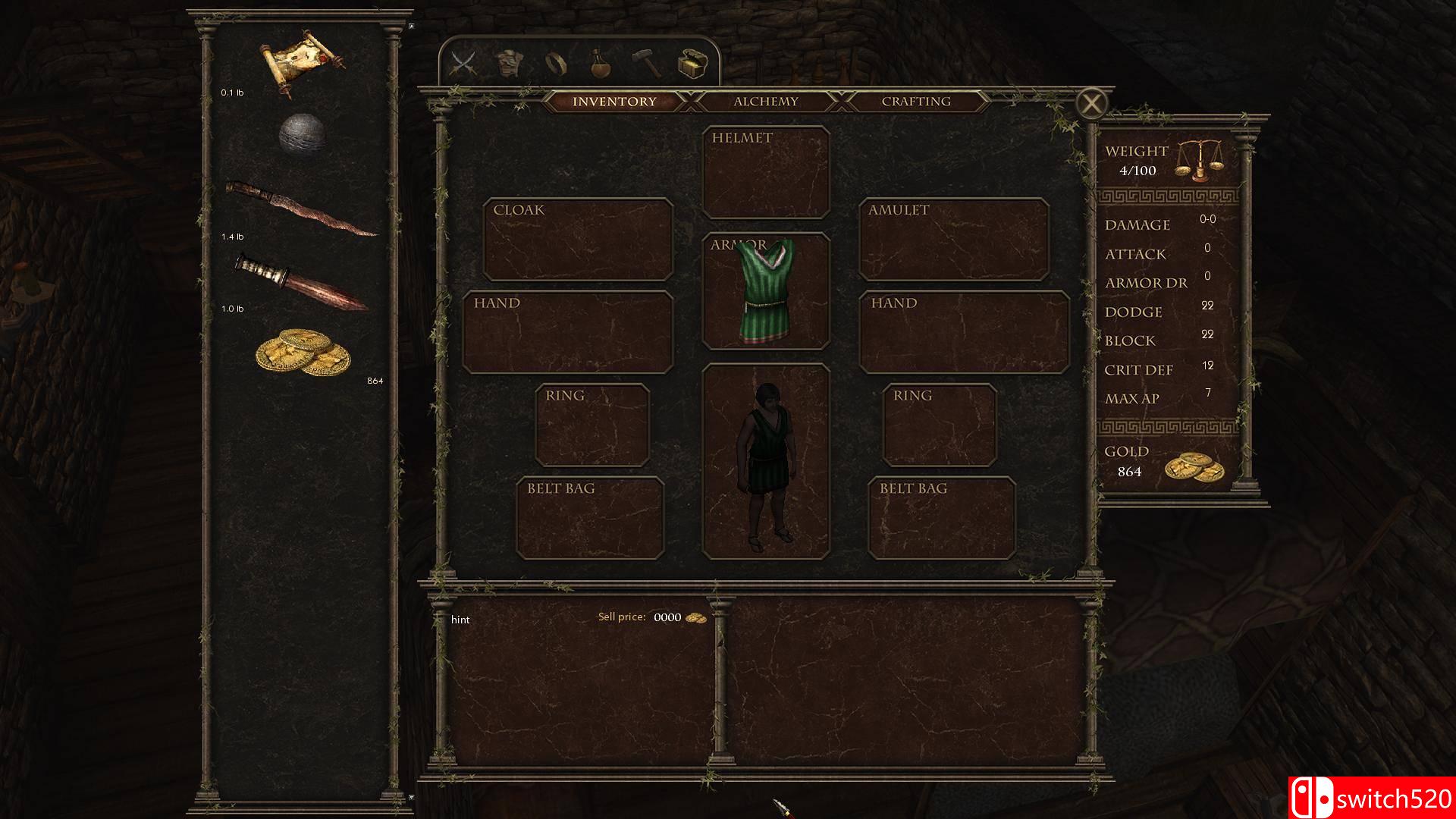Pick the hammer tools filter
The height and width of the screenshot is (819, 1456).
[x=647, y=63]
